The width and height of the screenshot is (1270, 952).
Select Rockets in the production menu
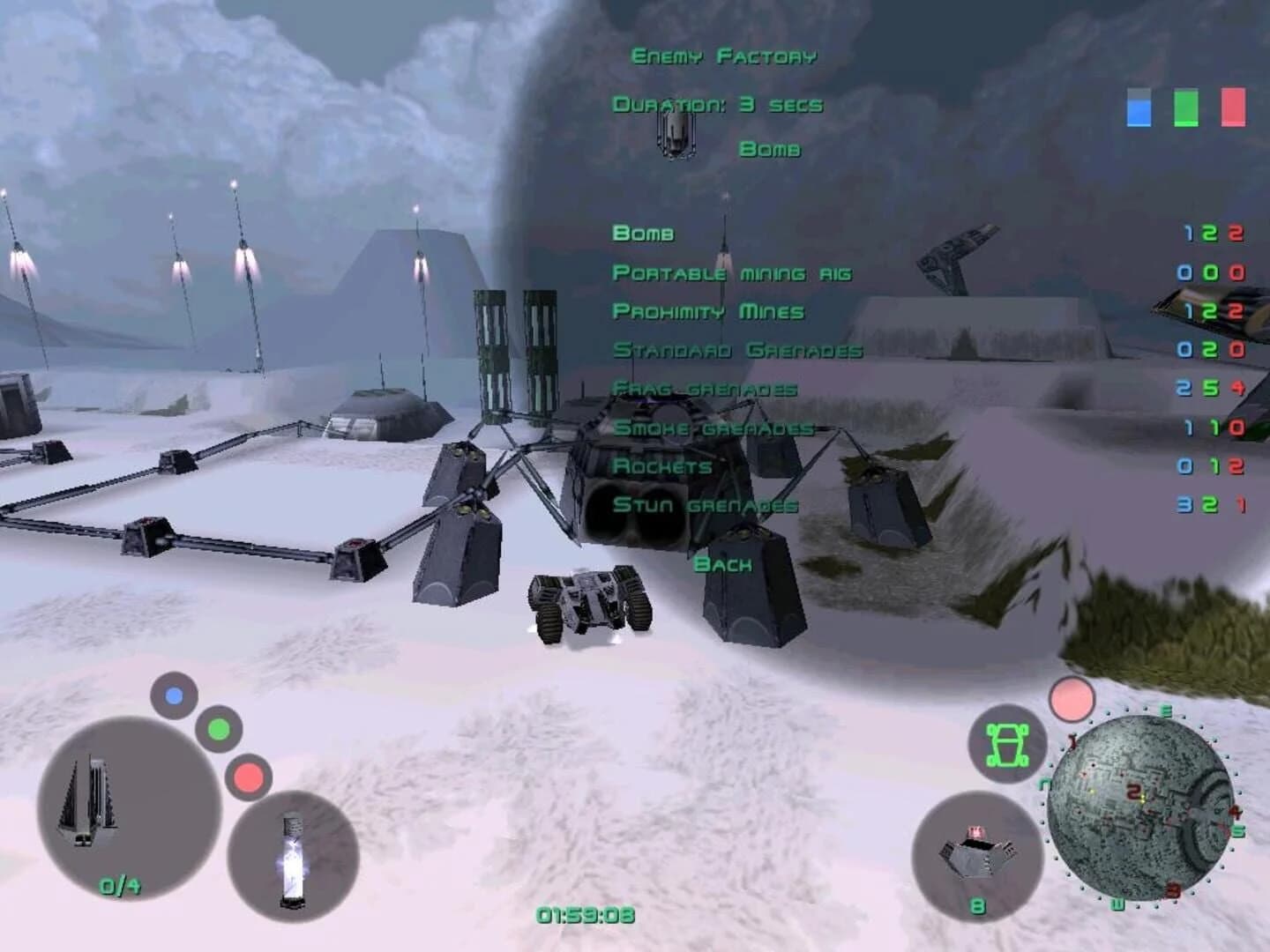(663, 467)
